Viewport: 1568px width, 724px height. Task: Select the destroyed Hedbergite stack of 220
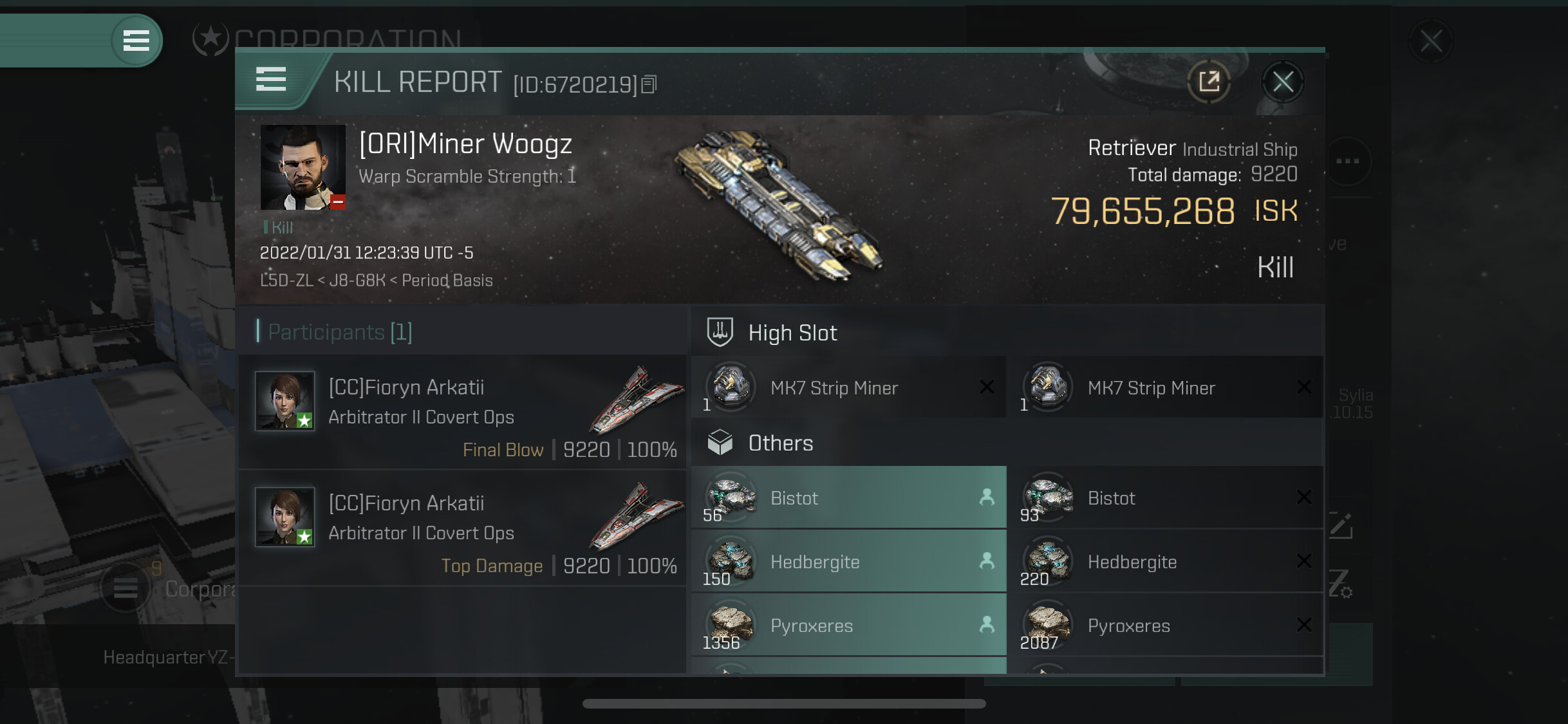point(1165,561)
